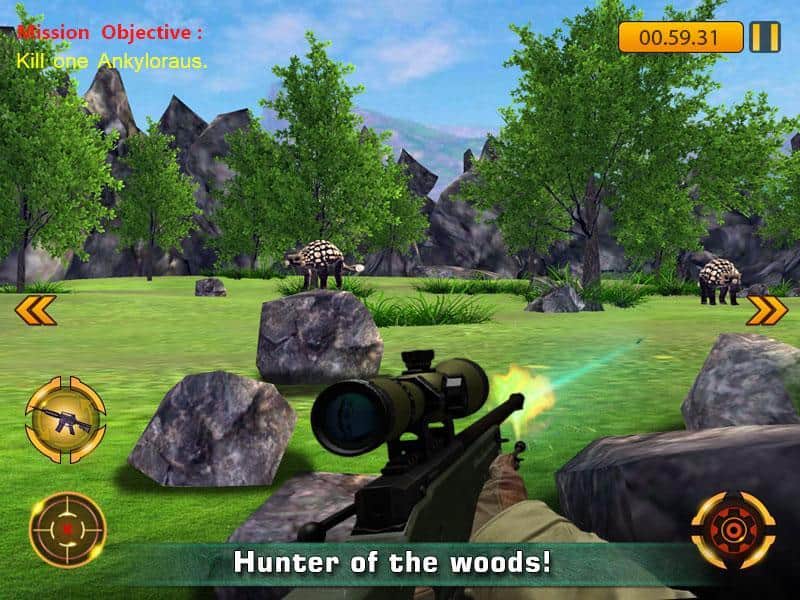Screen dimensions: 800x600
Task: Pause the game with the pause button
Action: 765,38
